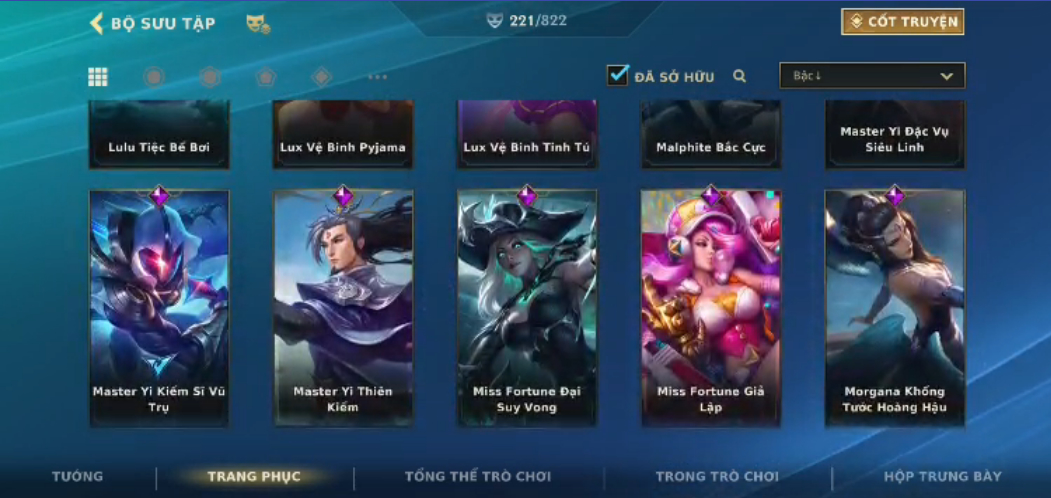
Task: Toggle the Đã Sở Hữu checkbox
Action: click(618, 75)
